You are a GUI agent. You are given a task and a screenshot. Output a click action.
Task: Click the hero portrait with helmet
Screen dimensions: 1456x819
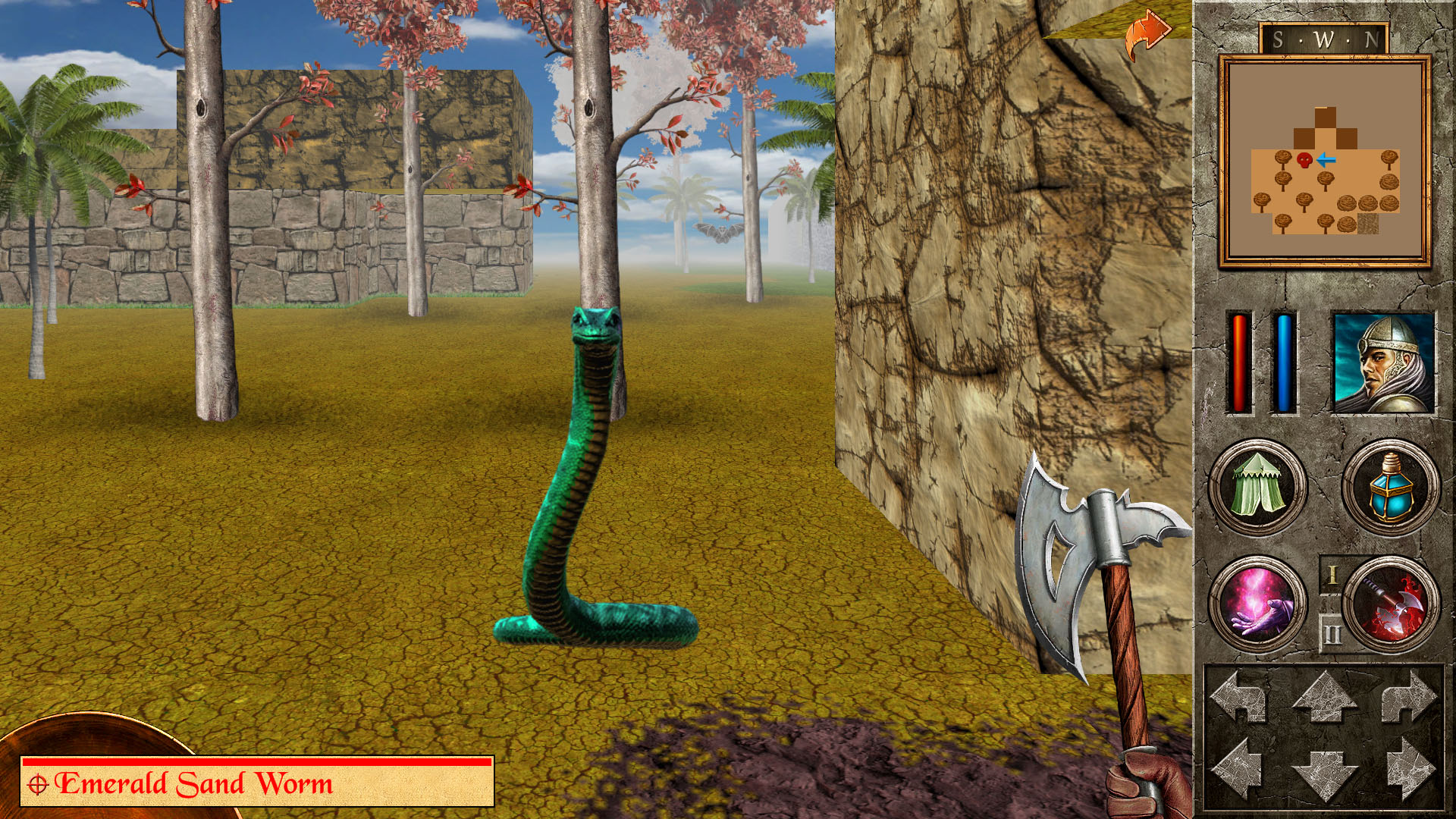1383,362
